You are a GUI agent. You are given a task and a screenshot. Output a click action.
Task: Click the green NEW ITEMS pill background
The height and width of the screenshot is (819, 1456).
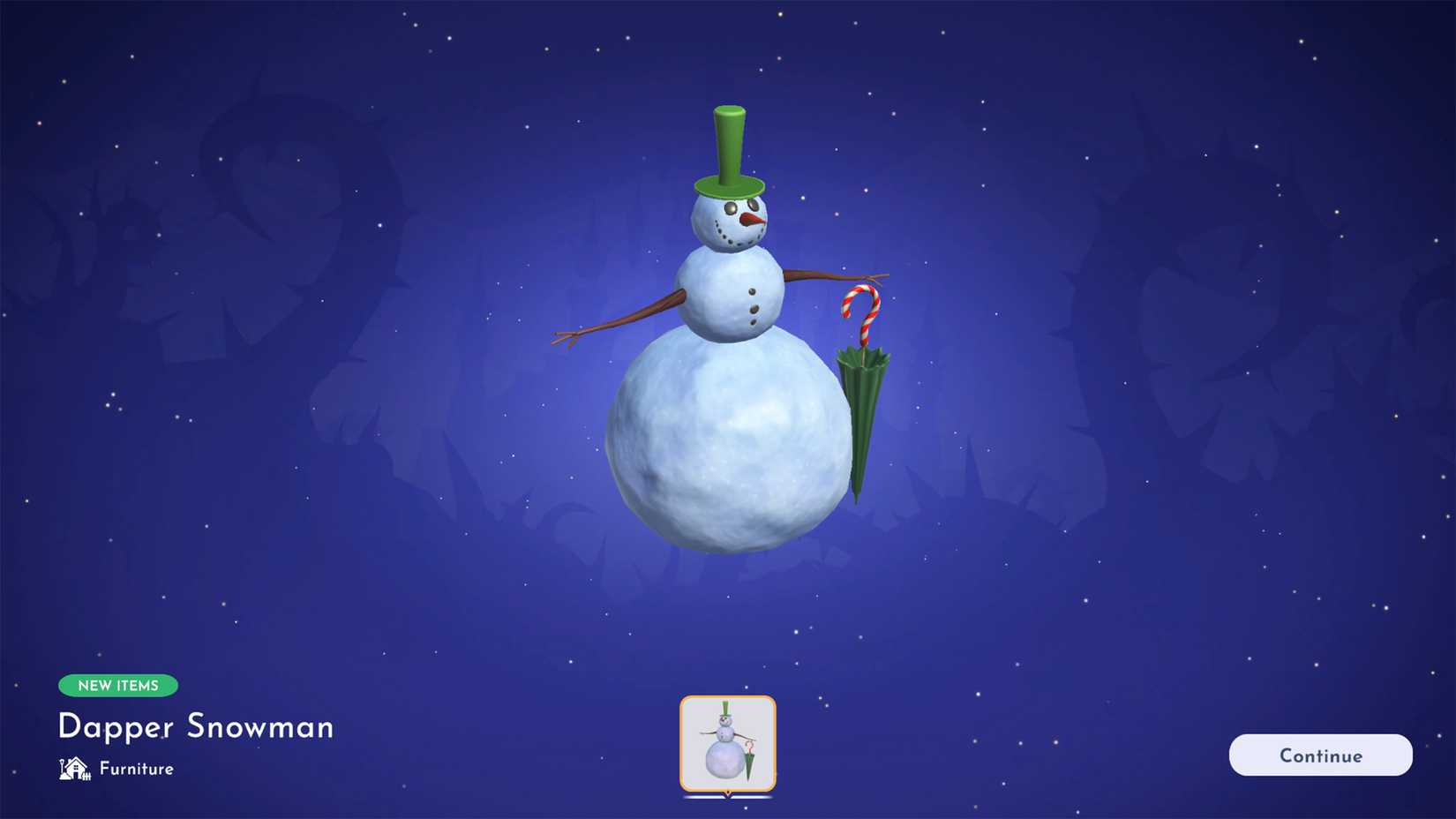118,686
